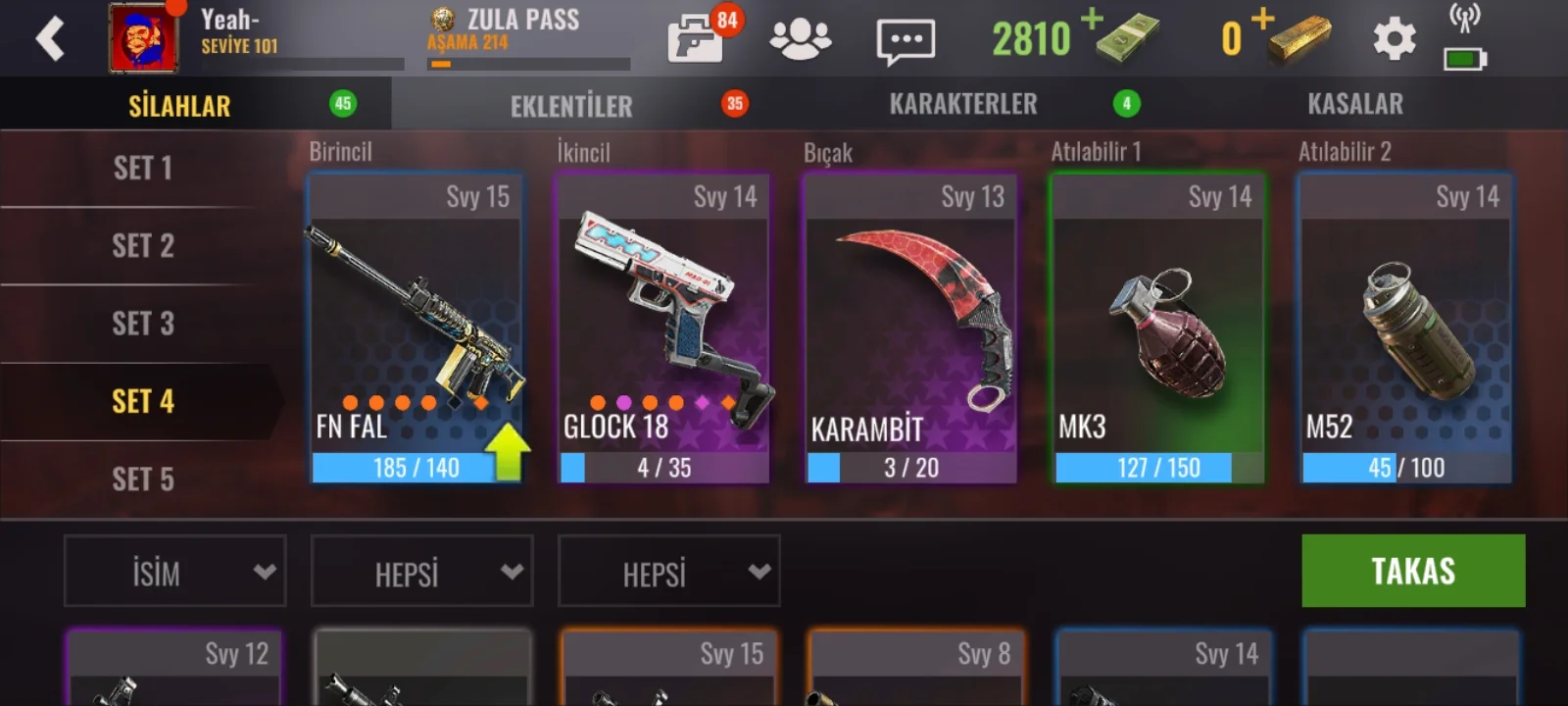This screenshot has width=1568, height=706.
Task: Tap the green Takas button
Action: coord(1412,571)
